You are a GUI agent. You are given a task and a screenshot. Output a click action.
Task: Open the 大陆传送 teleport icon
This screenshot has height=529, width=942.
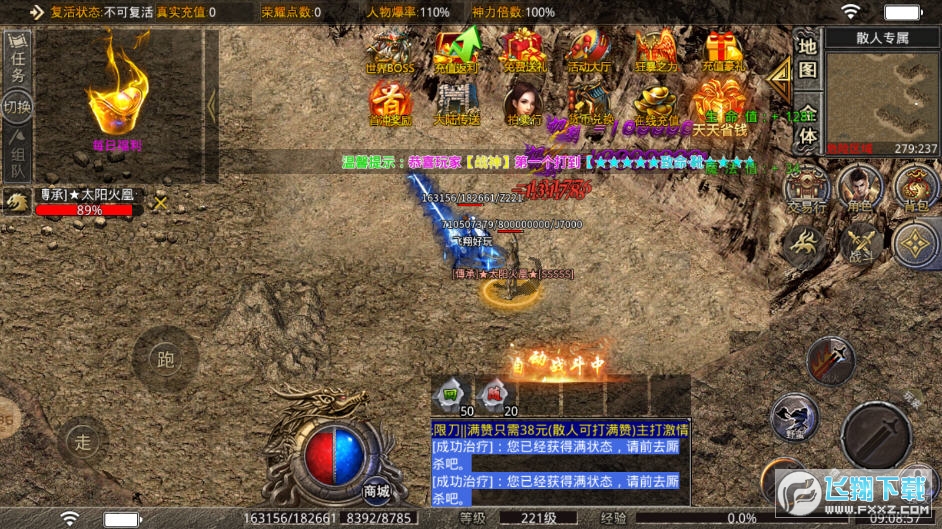point(457,102)
